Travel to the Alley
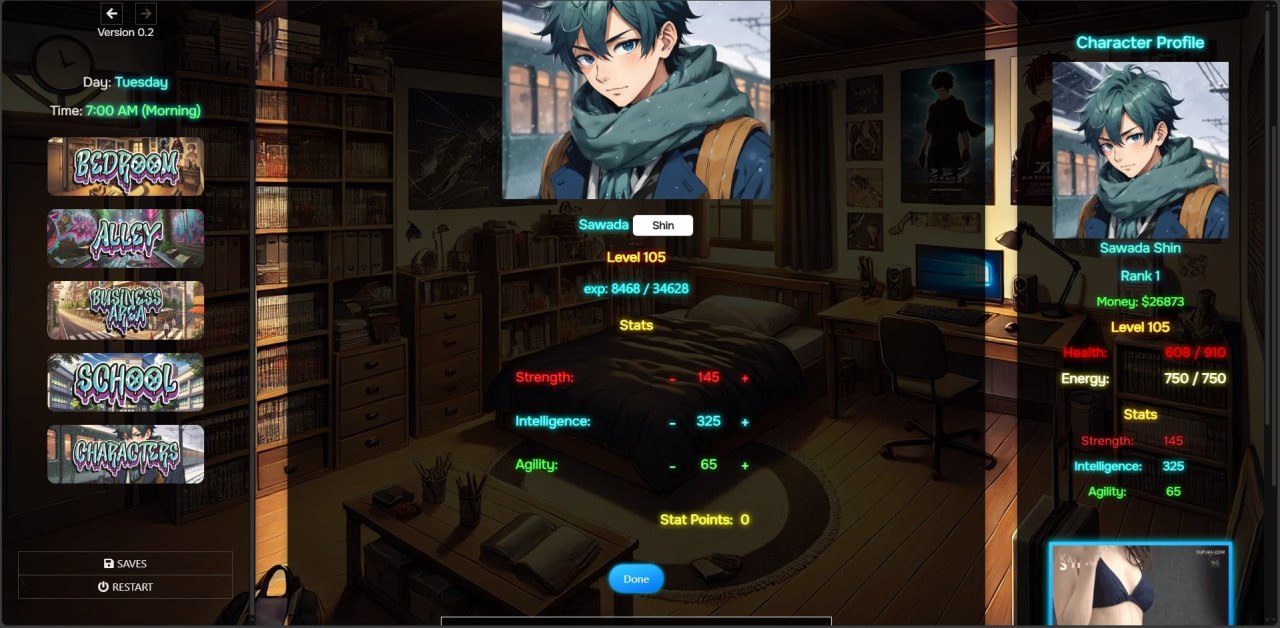This screenshot has height=628, width=1280. 126,238
